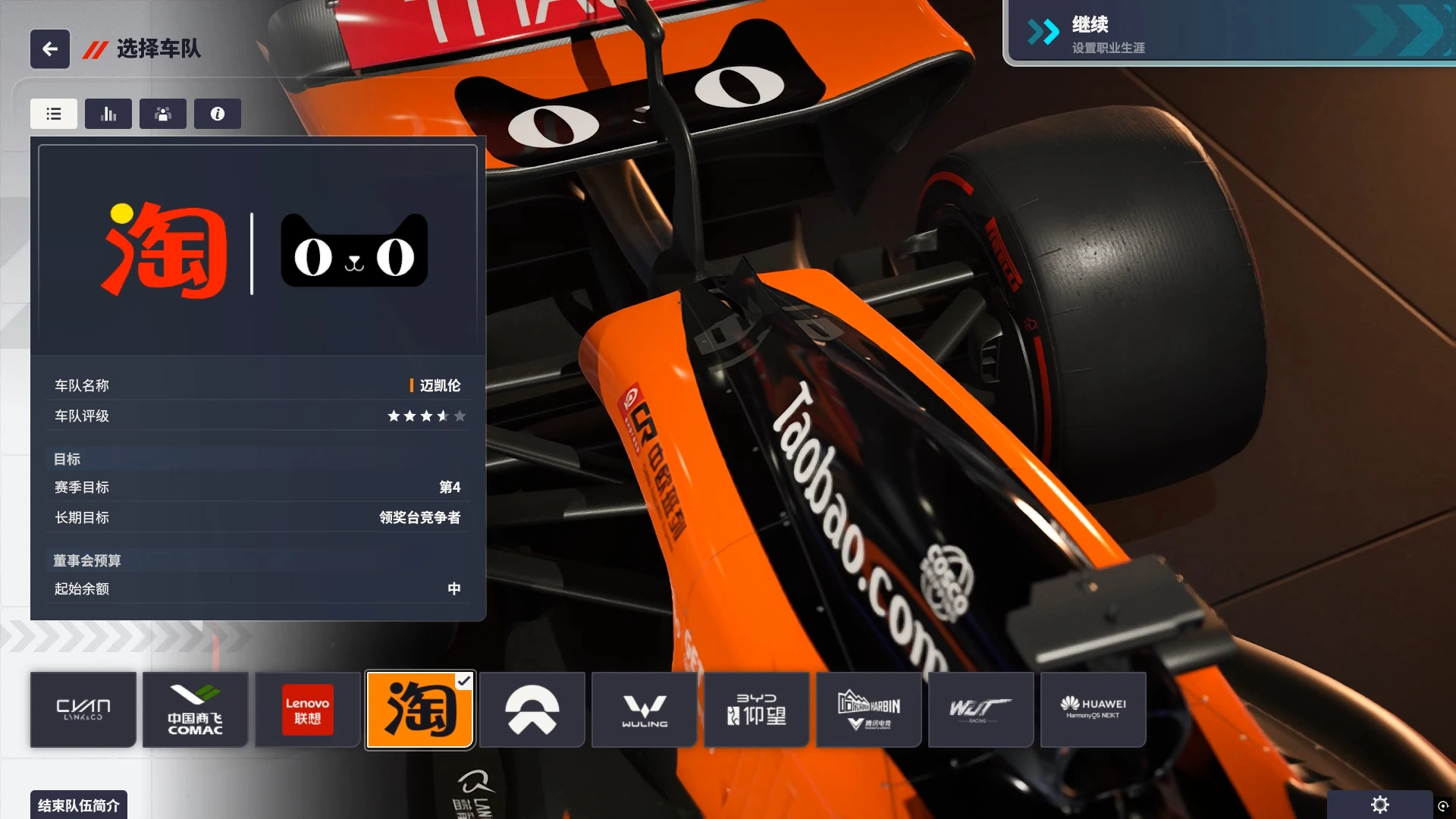1456x819 pixels.
Task: Pick the Lenovo team tile
Action: tap(308, 710)
